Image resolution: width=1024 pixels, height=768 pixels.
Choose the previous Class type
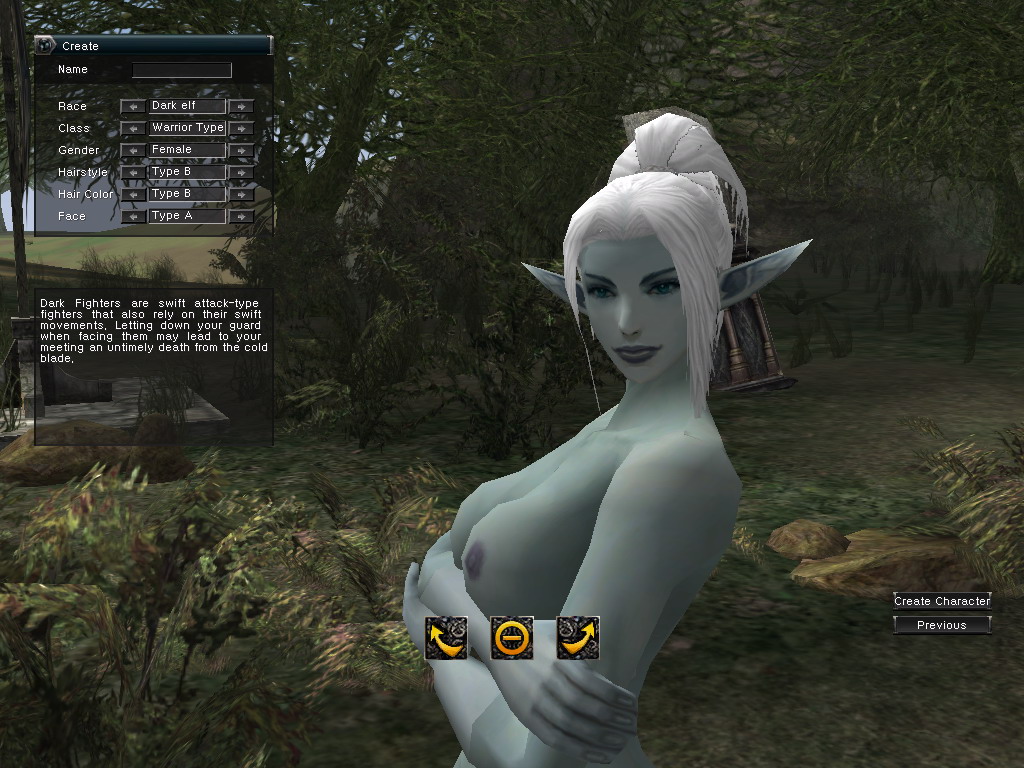pos(133,128)
